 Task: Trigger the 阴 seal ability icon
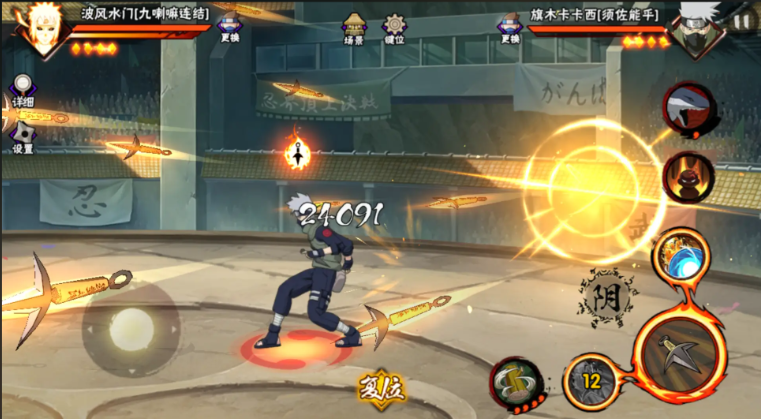click(607, 297)
